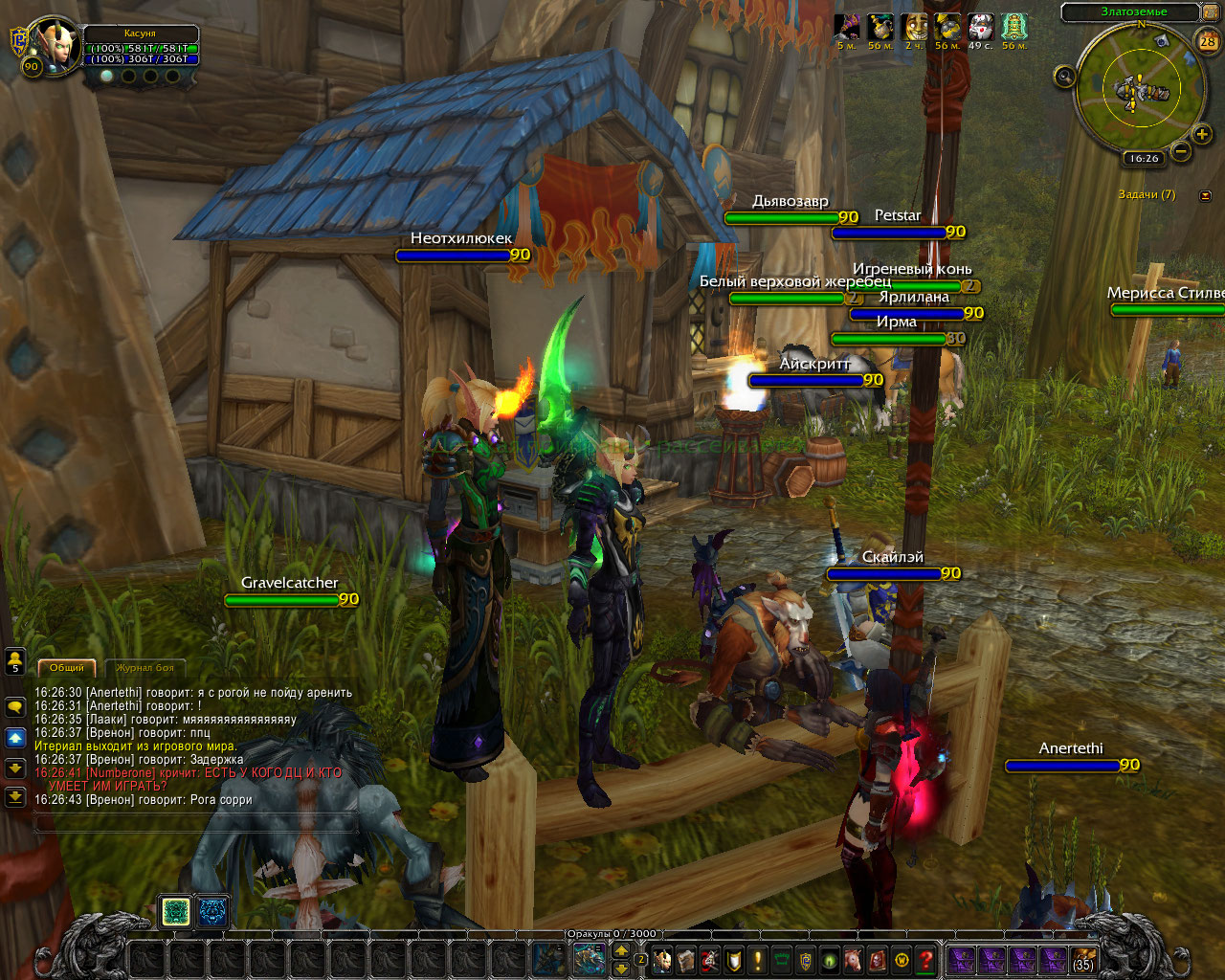Zoom in the minimap with the plus button
1225x980 pixels.
pos(1202,135)
